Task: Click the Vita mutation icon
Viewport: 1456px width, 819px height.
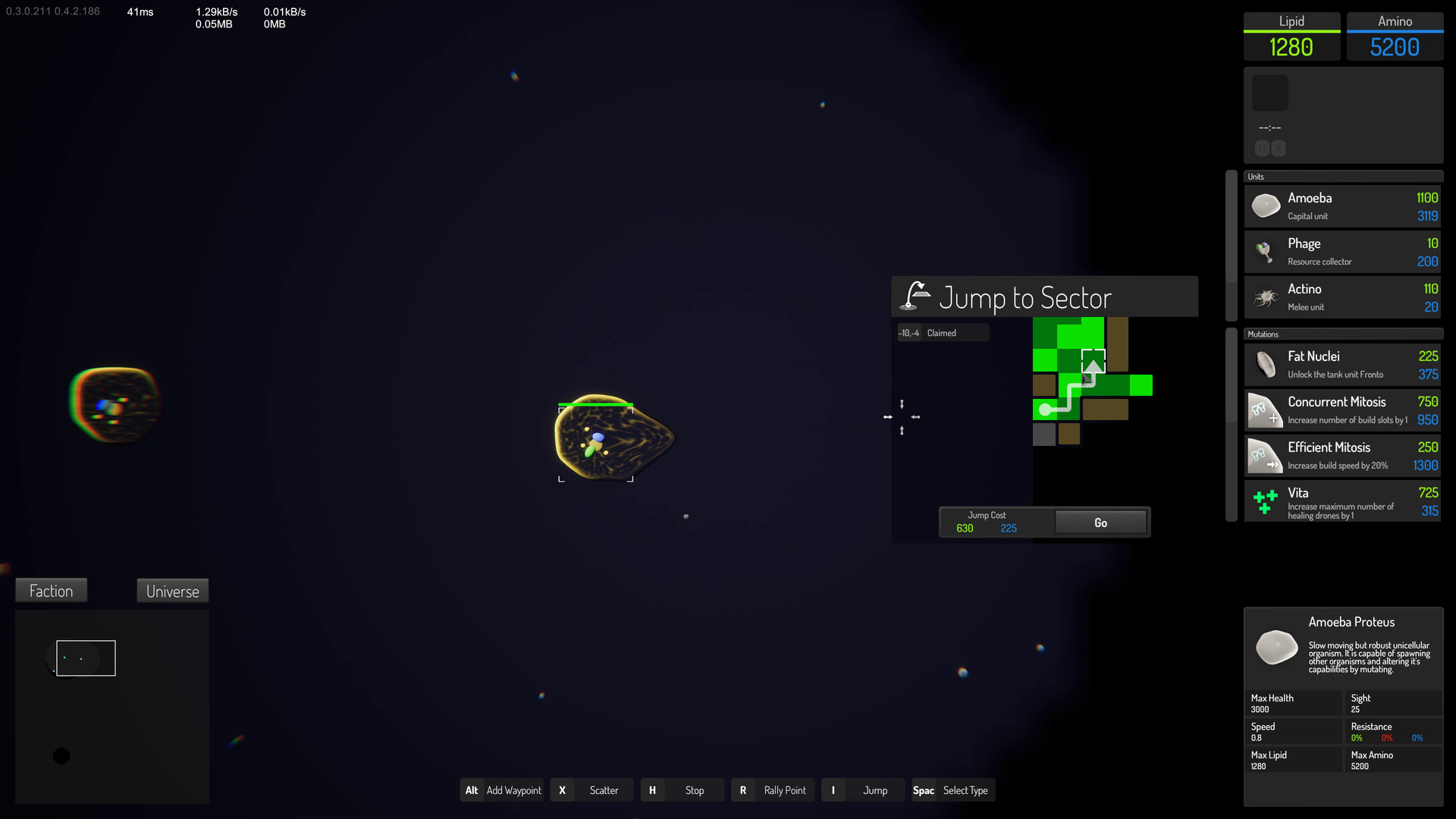Action: 1264,500
